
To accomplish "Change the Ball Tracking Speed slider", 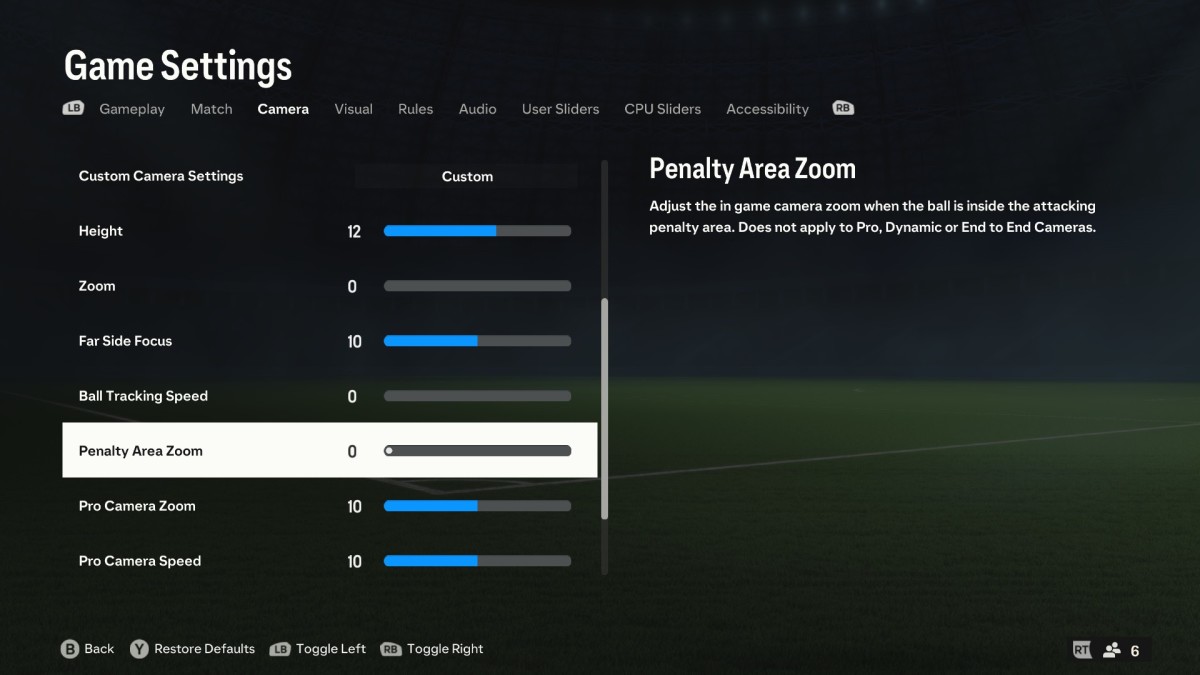I will 477,396.
